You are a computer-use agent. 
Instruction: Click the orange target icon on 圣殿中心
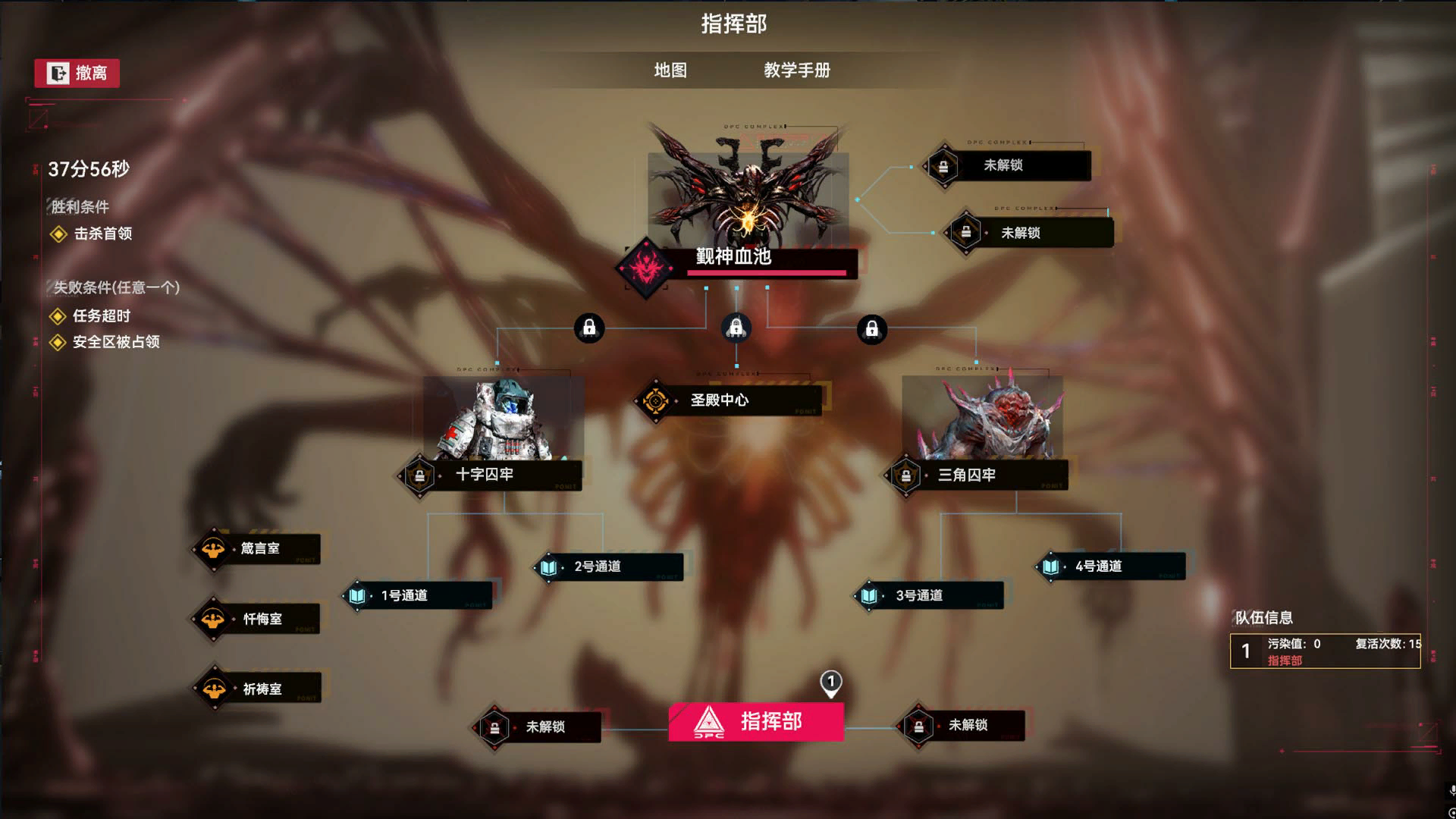pyautogui.click(x=656, y=400)
